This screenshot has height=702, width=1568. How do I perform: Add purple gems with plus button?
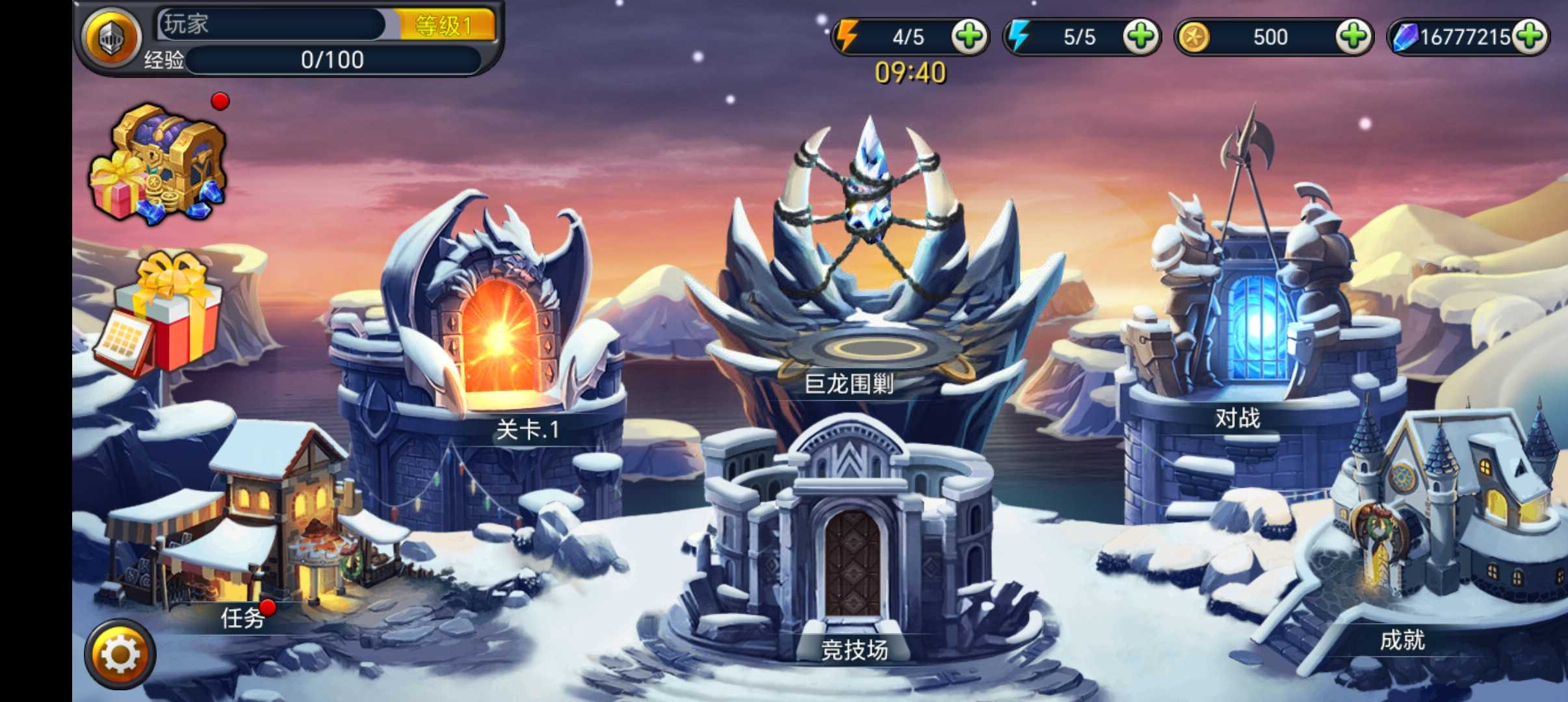pos(1530,36)
